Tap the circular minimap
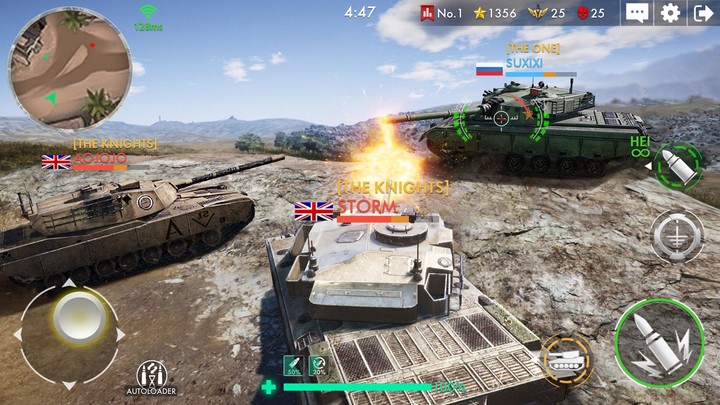Viewport: 720px width, 405px height. click(x=69, y=69)
